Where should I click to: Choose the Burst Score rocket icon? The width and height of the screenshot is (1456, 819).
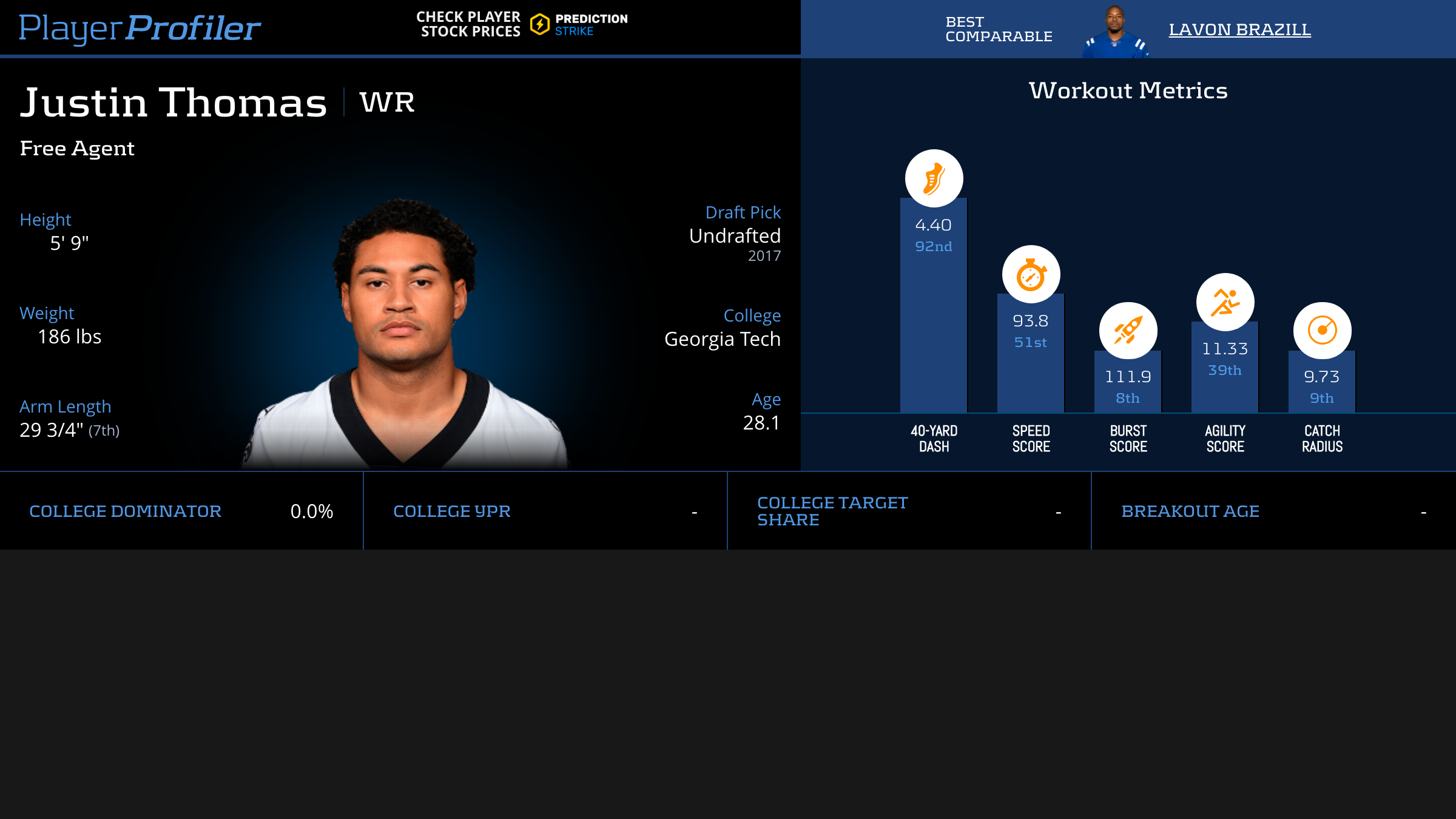[x=1128, y=331]
